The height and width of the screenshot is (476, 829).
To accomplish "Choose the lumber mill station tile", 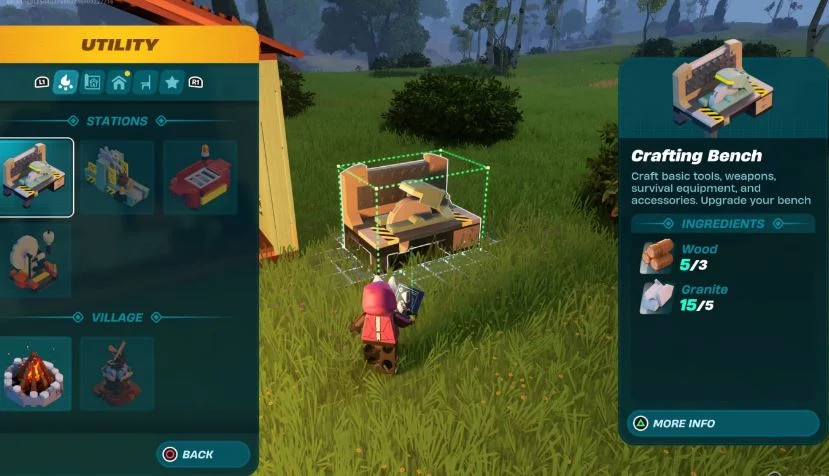I will pos(118,177).
